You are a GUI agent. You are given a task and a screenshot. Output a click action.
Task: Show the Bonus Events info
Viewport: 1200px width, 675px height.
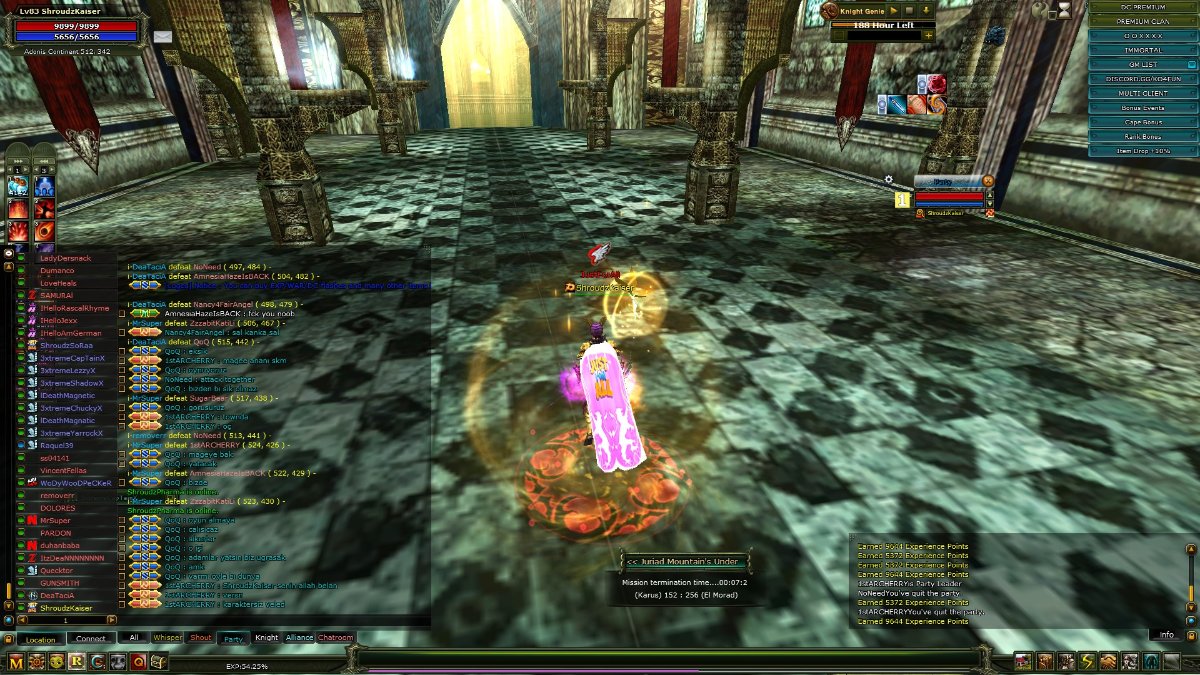coord(1144,107)
